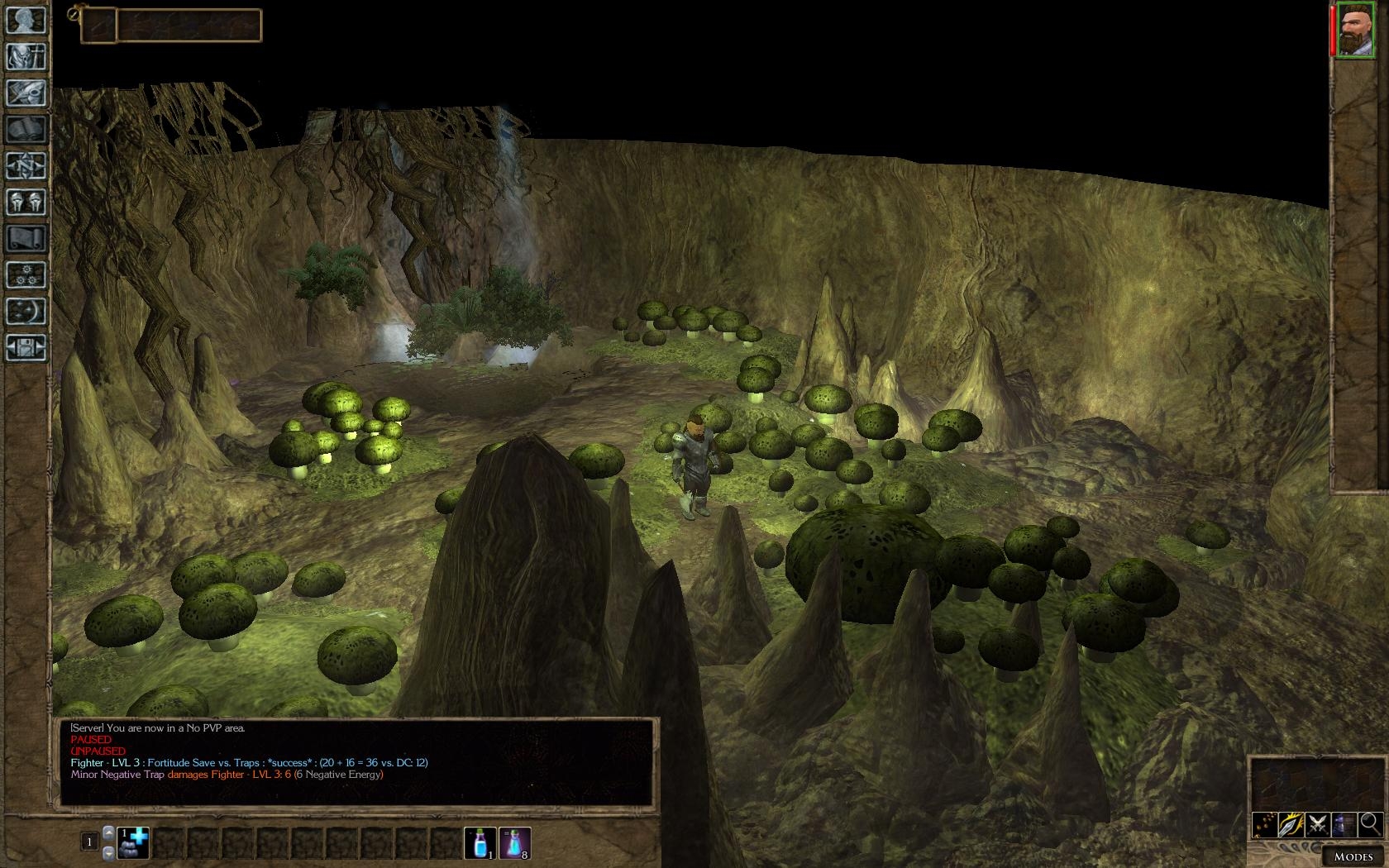1389x868 pixels.
Task: Click the figure-with-sword icon in sidebar
Action: click(x=26, y=57)
